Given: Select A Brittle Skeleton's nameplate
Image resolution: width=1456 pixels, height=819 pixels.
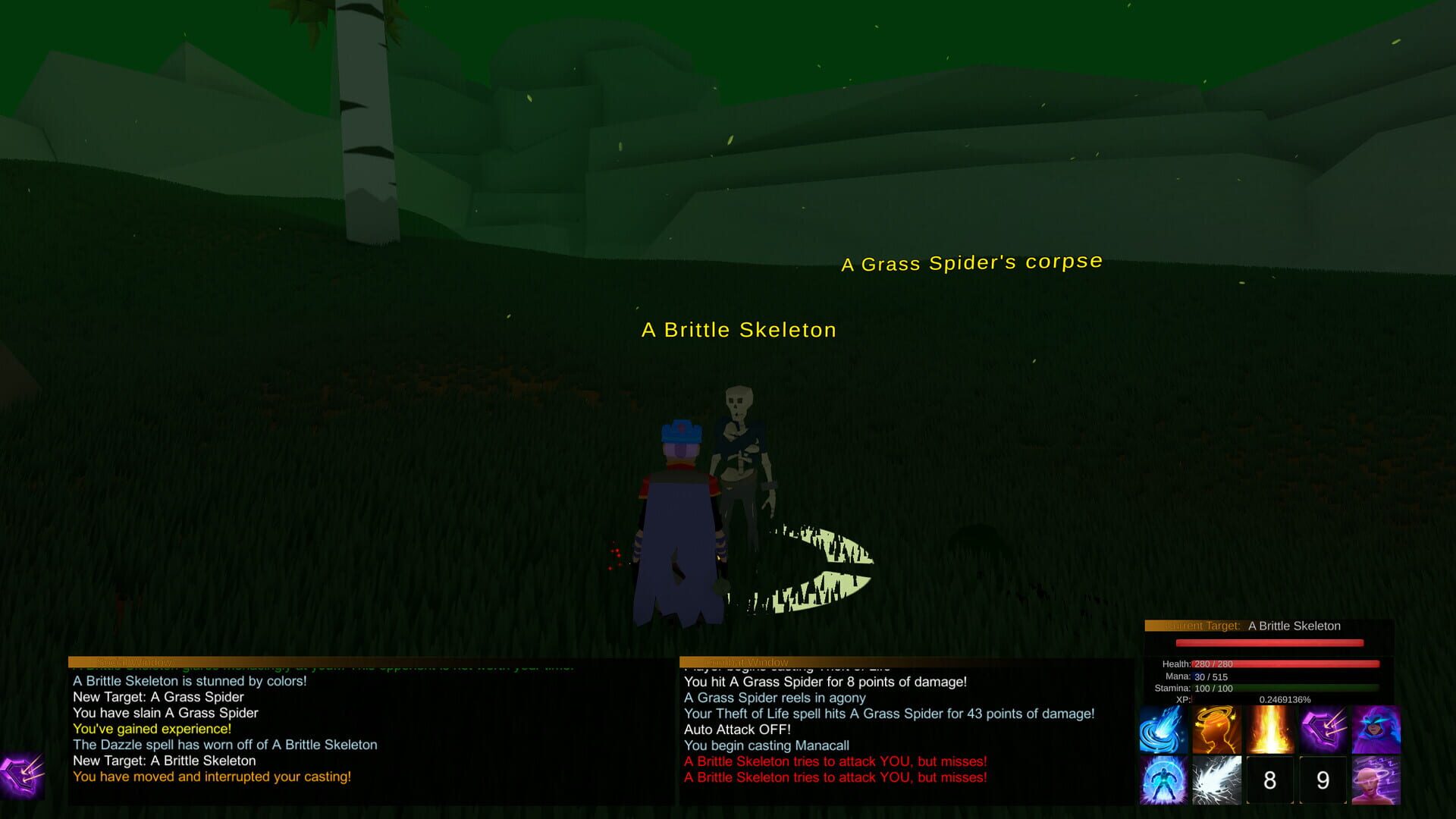Looking at the screenshot, I should click(739, 330).
